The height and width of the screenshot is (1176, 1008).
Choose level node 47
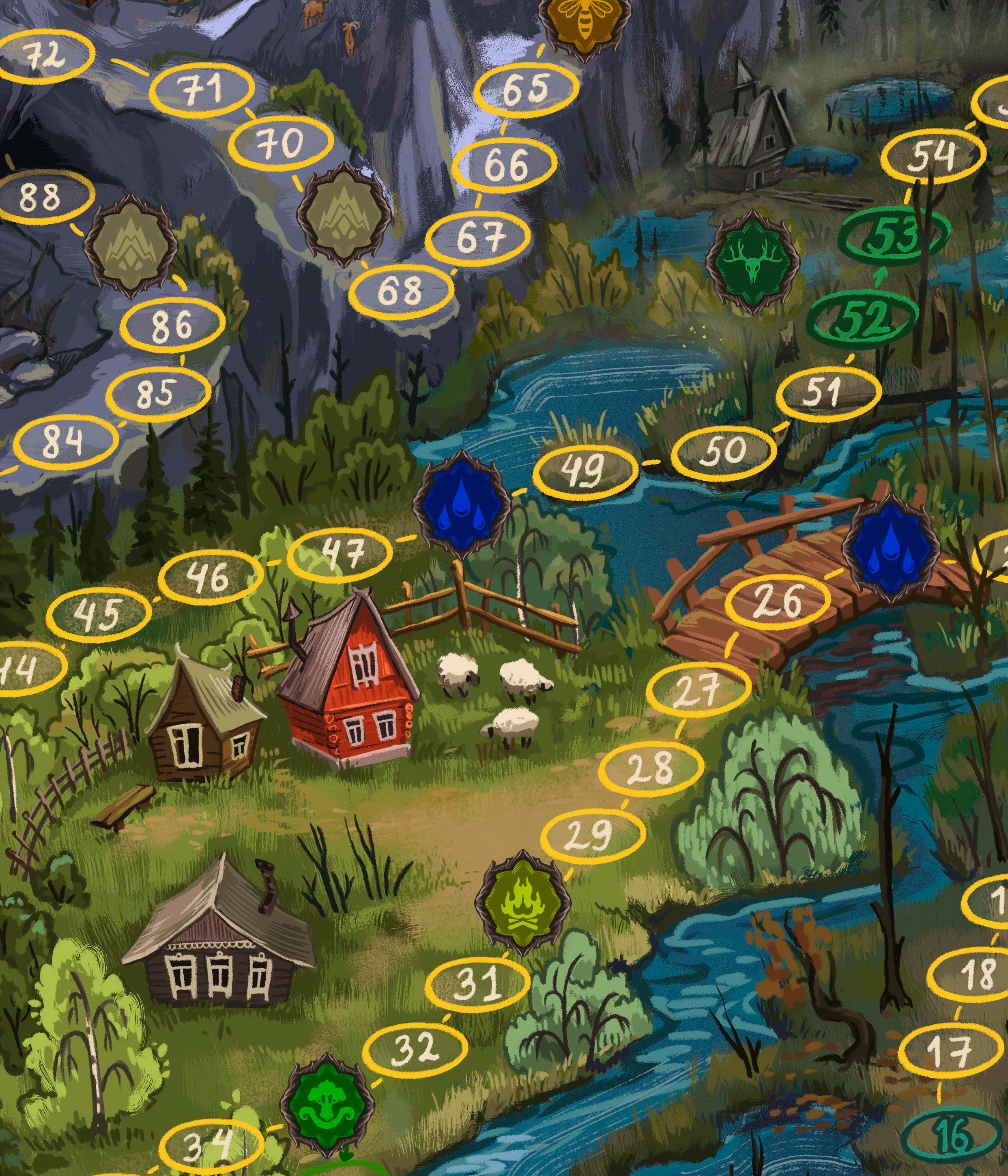tap(340, 553)
